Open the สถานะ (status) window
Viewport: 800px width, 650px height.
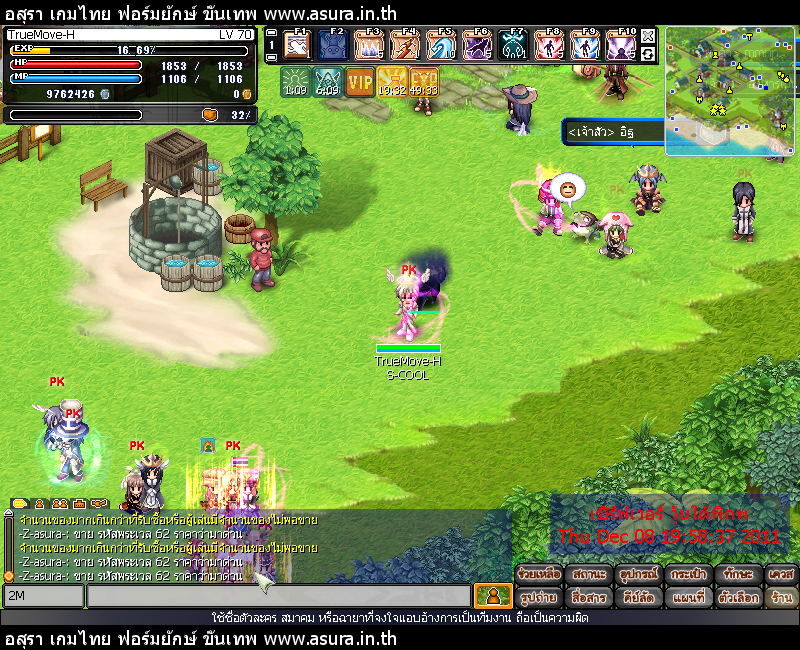coord(588,575)
